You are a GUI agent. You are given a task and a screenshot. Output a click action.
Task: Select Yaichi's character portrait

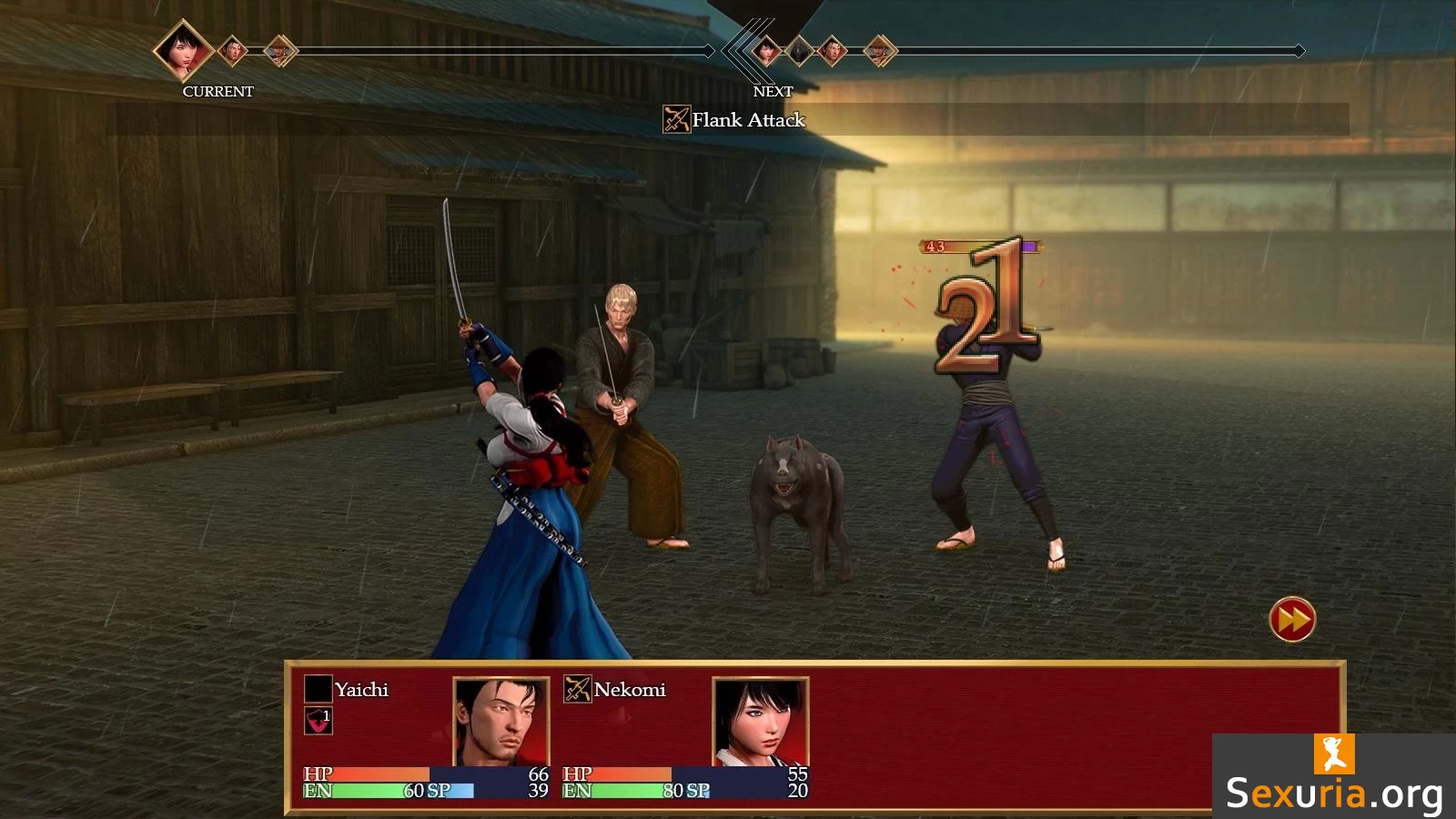501,723
